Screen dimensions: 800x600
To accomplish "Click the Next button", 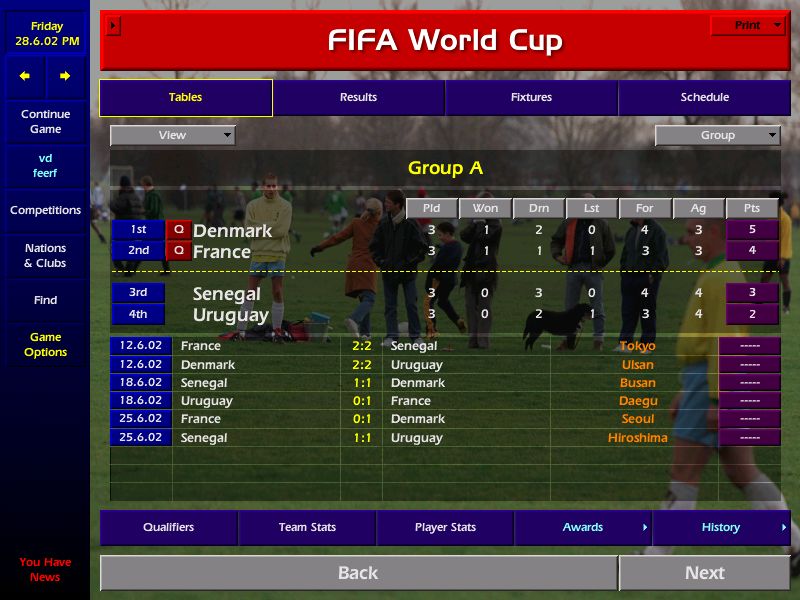I will 704,573.
